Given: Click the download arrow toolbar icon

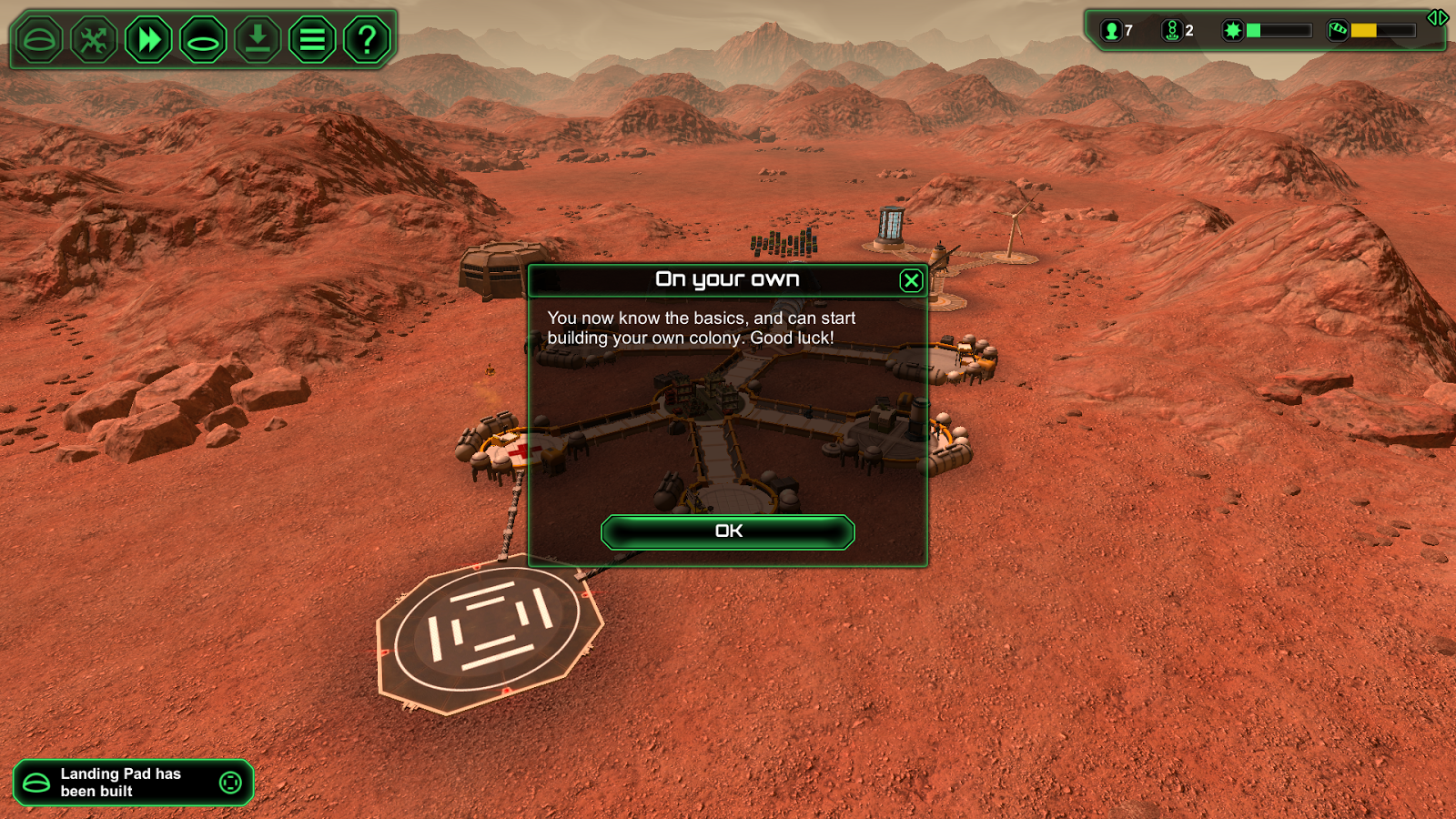Looking at the screenshot, I should (258, 40).
